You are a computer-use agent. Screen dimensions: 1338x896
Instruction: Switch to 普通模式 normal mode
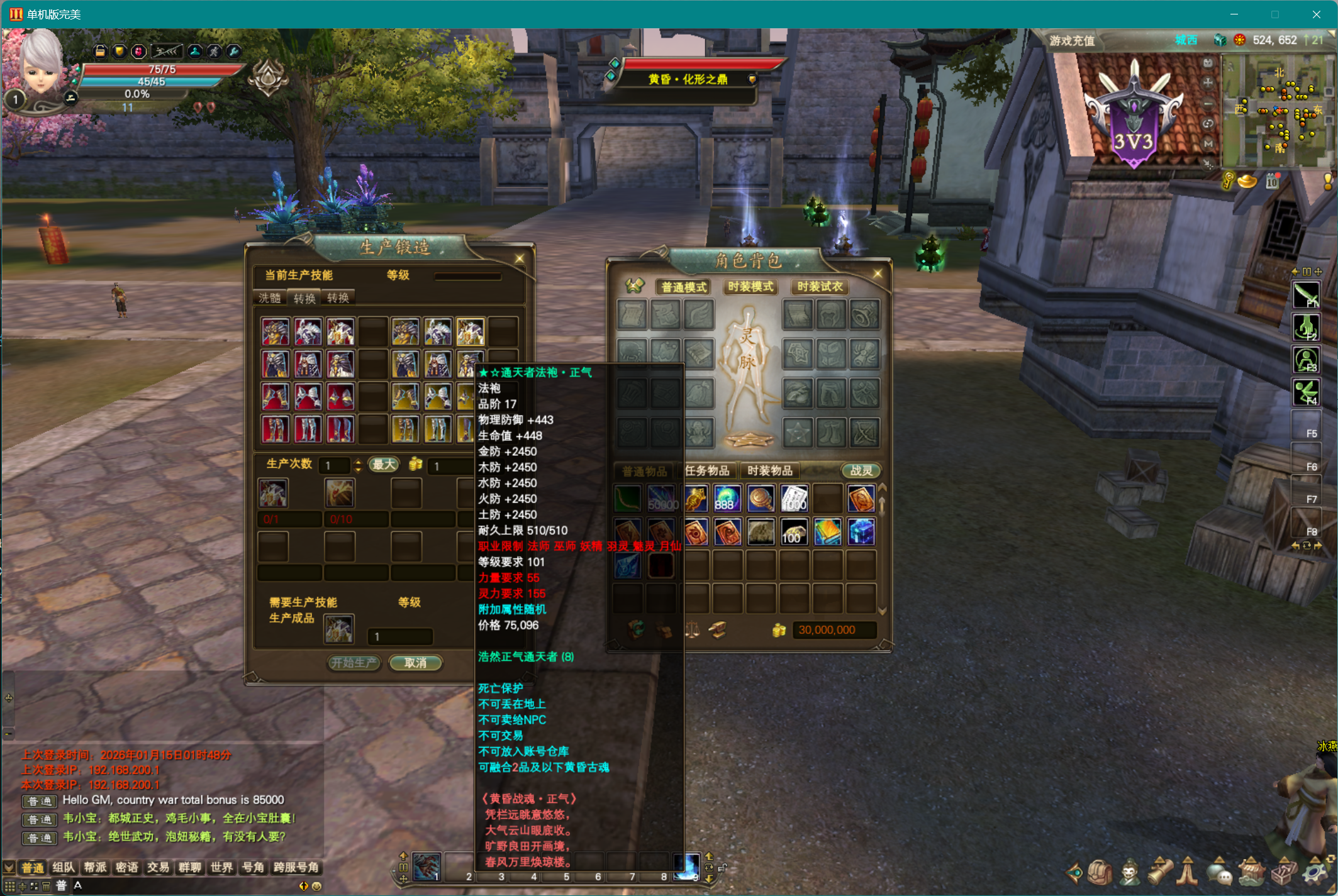pos(684,287)
